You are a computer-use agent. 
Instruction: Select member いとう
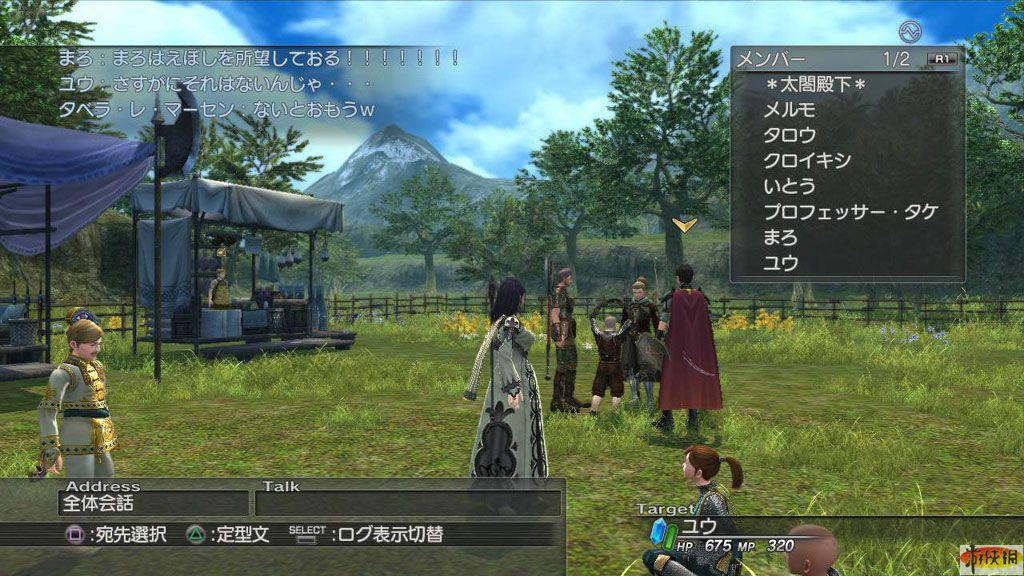[789, 186]
